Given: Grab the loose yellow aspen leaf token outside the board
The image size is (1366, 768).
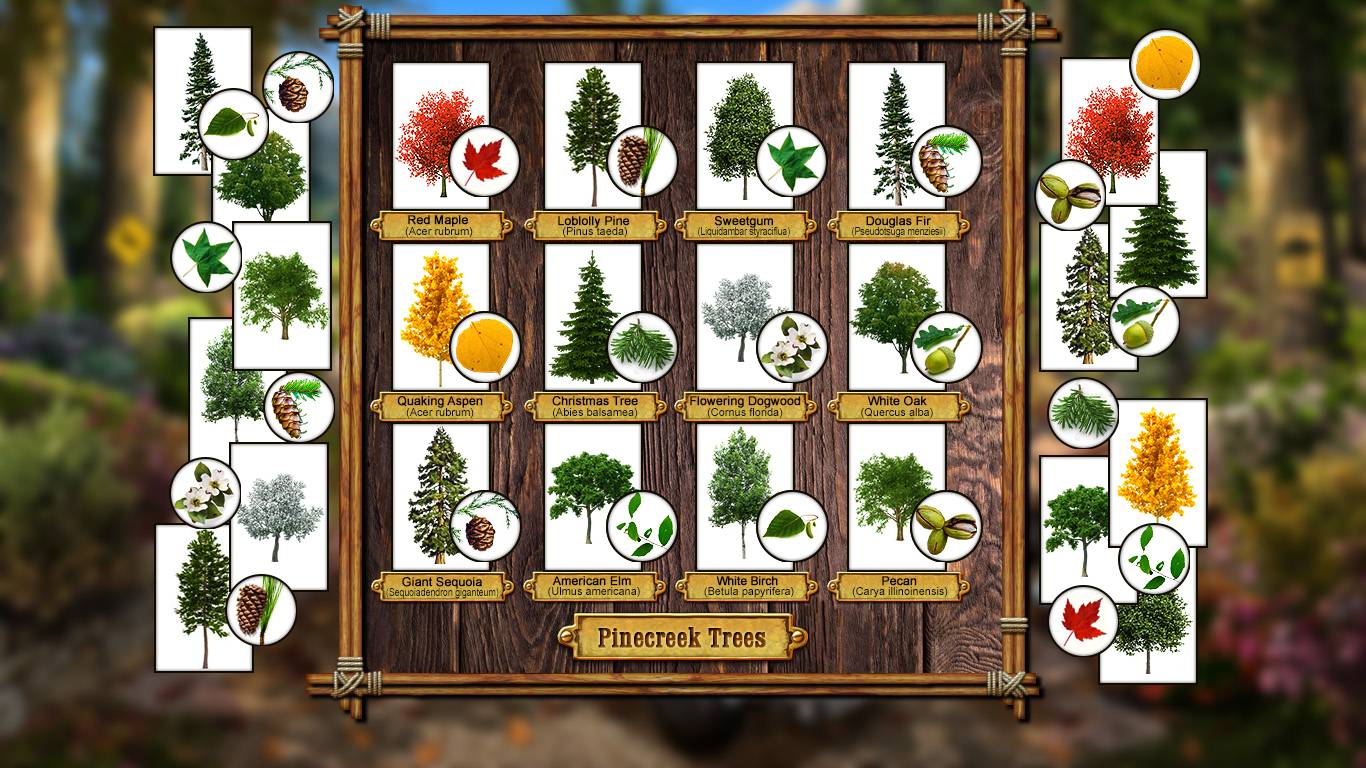Looking at the screenshot, I should click(1165, 64).
